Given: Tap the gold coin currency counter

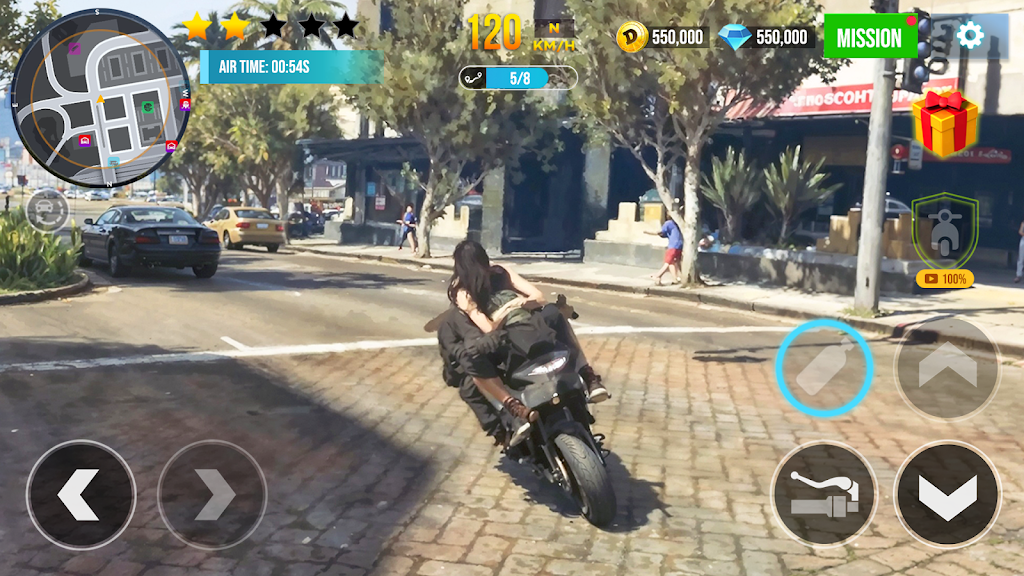Looking at the screenshot, I should (x=663, y=37).
